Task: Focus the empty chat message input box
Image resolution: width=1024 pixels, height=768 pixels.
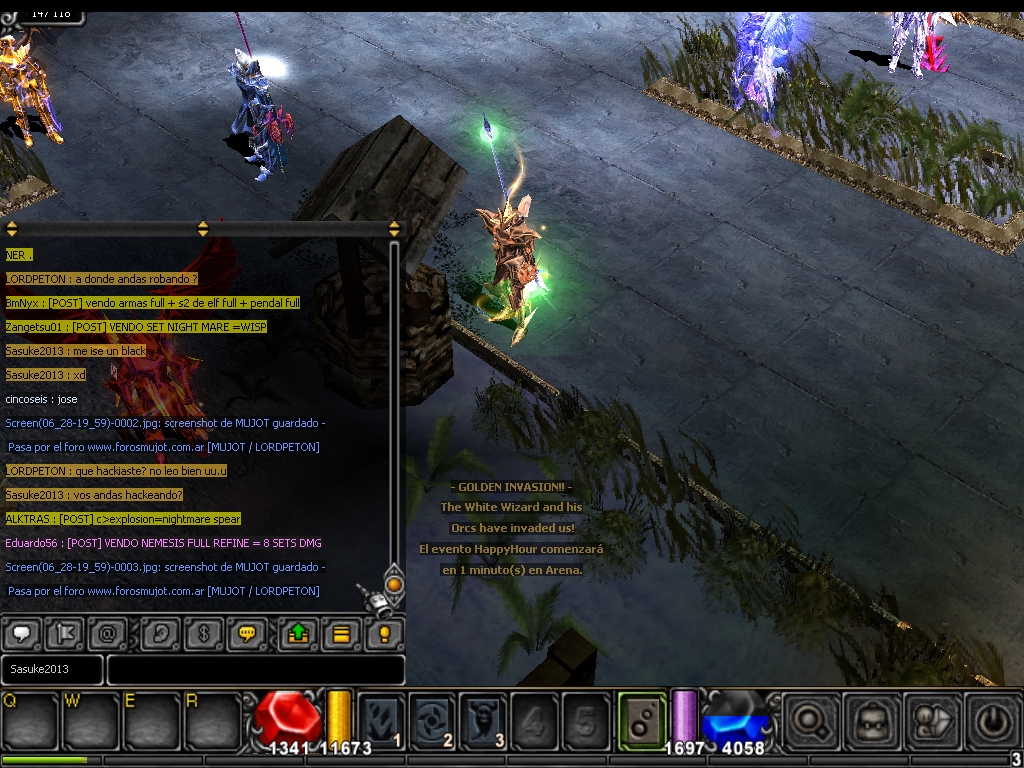Action: (256, 669)
